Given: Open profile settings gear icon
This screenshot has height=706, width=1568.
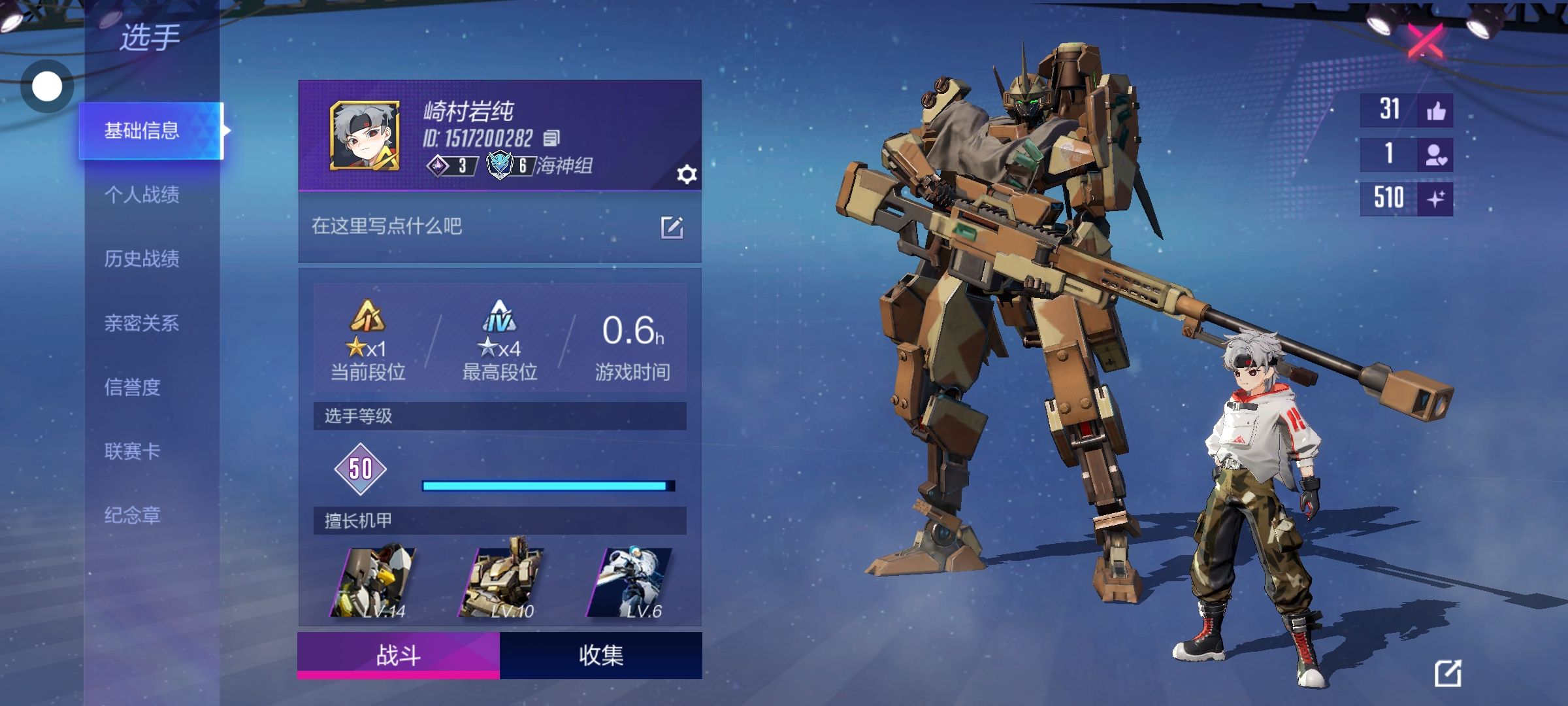Looking at the screenshot, I should pos(687,175).
